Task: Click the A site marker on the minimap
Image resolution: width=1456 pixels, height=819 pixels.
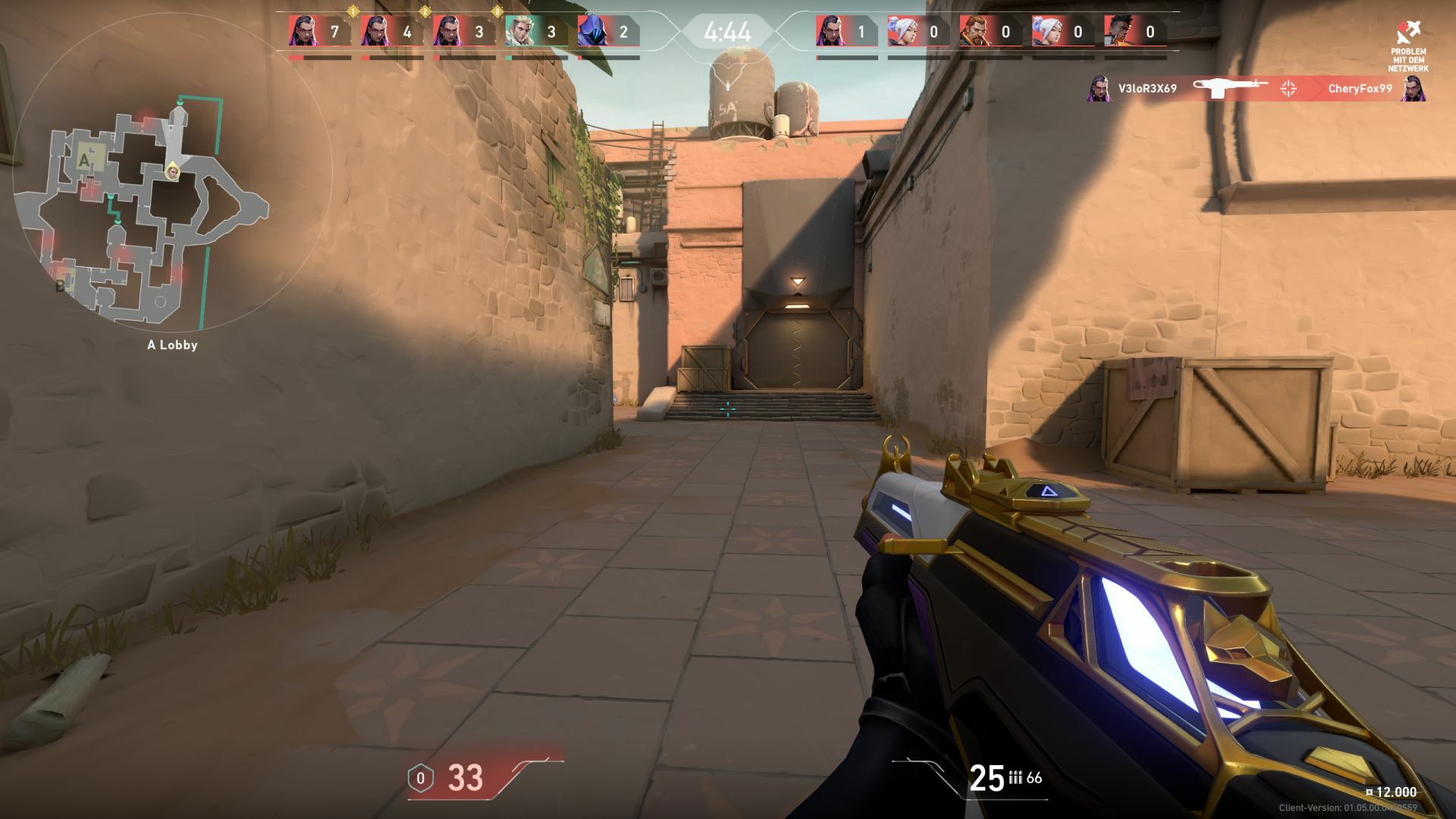Action: click(83, 161)
